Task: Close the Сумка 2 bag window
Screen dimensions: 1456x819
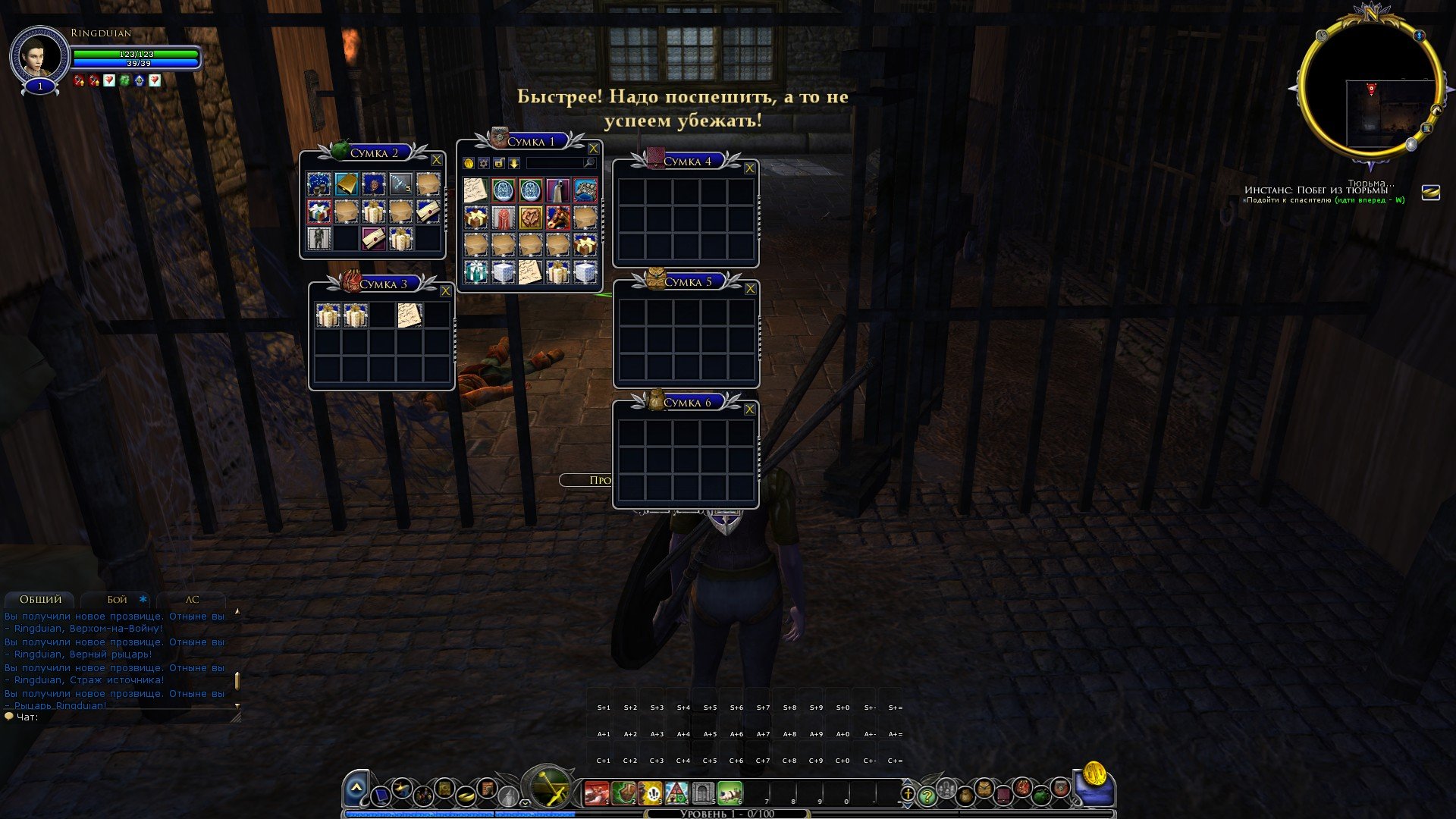Action: pyautogui.click(x=436, y=160)
